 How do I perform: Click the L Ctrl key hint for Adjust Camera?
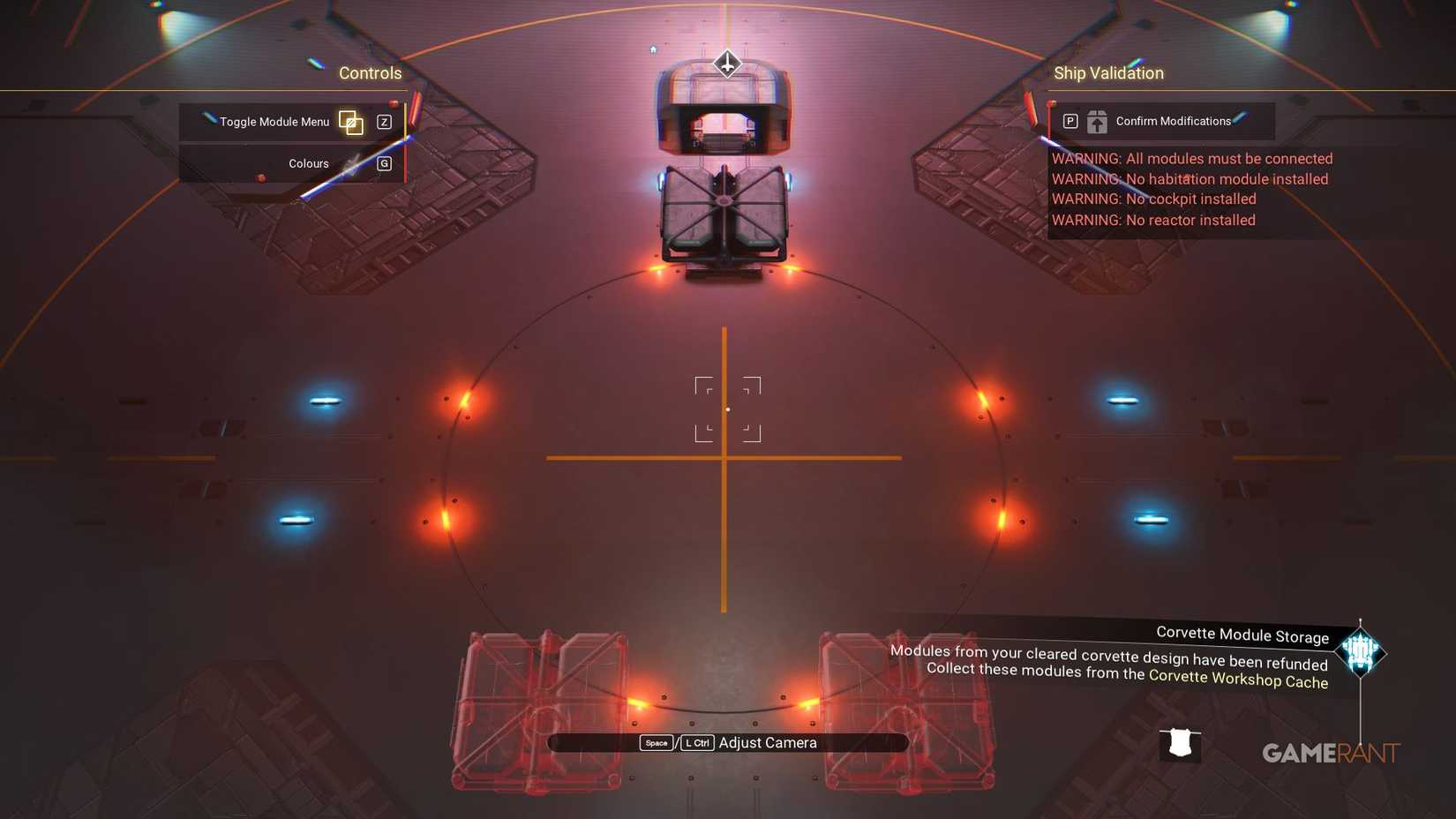[697, 742]
